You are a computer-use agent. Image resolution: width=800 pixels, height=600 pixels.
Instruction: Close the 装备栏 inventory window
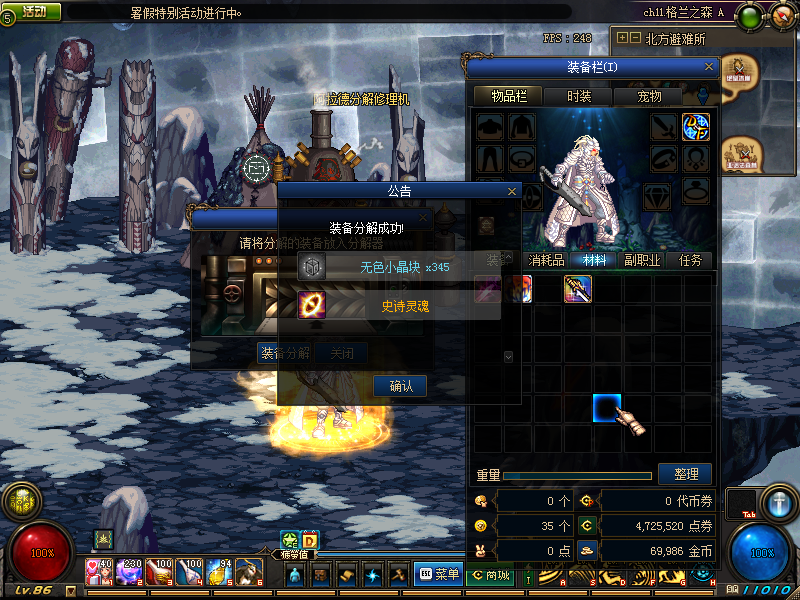(x=709, y=67)
